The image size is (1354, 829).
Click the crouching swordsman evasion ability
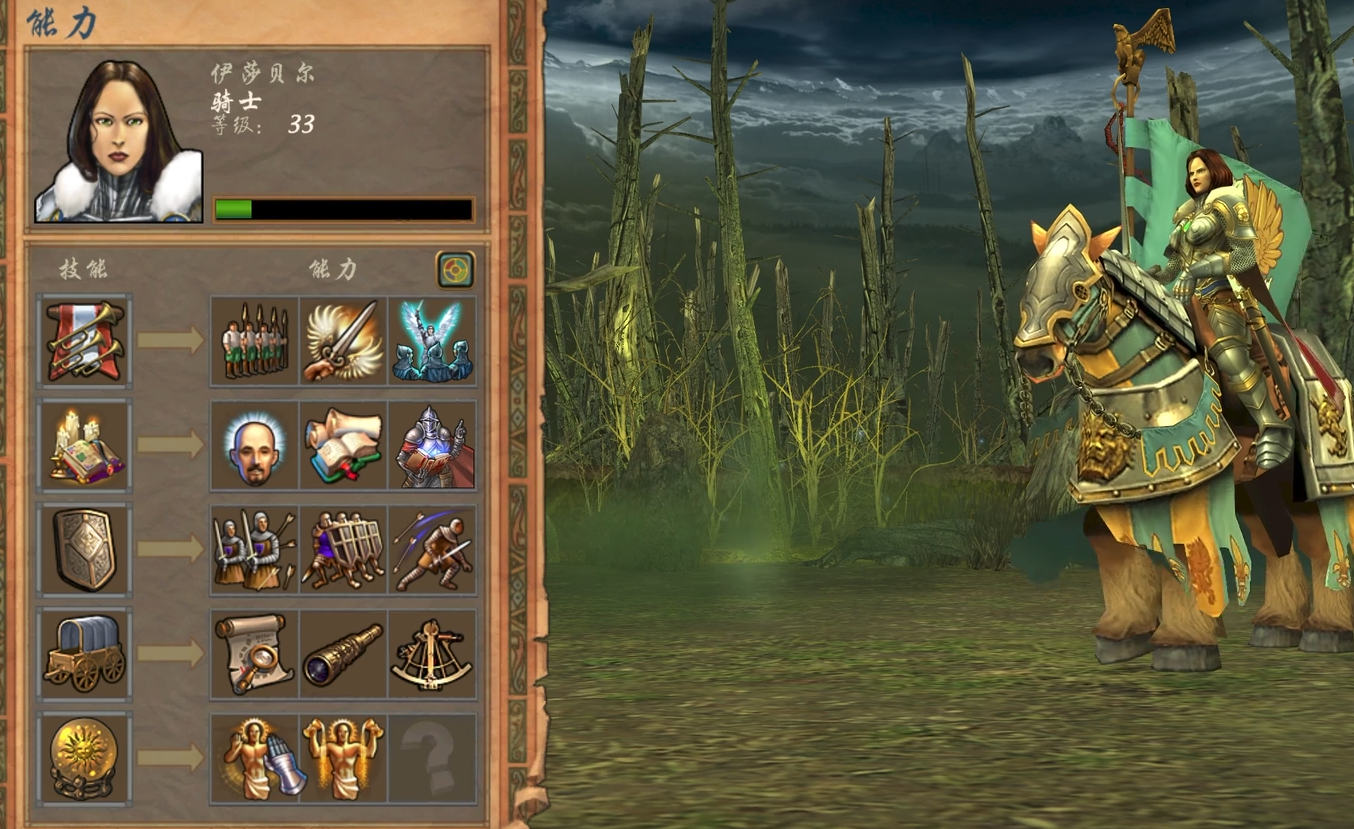coord(432,550)
